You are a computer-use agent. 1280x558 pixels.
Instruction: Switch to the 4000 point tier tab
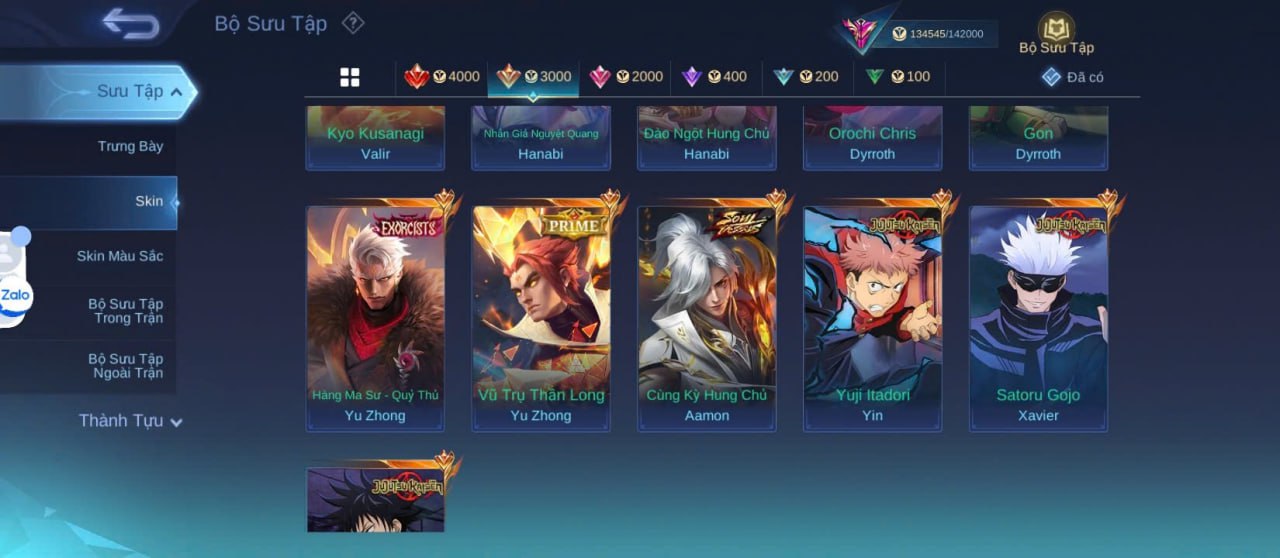coord(442,77)
